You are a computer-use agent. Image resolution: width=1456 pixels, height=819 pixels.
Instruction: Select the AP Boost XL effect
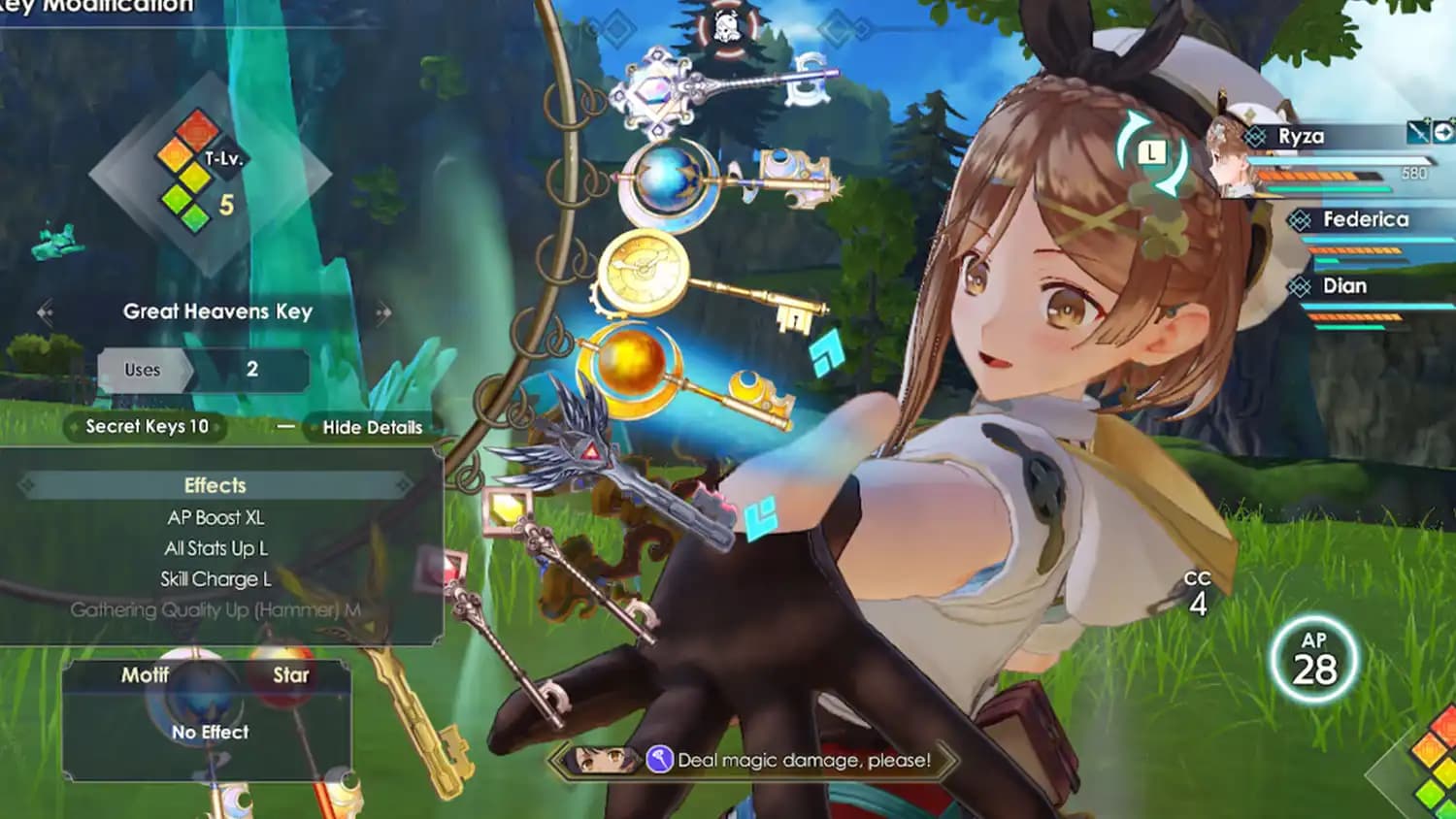(x=215, y=518)
